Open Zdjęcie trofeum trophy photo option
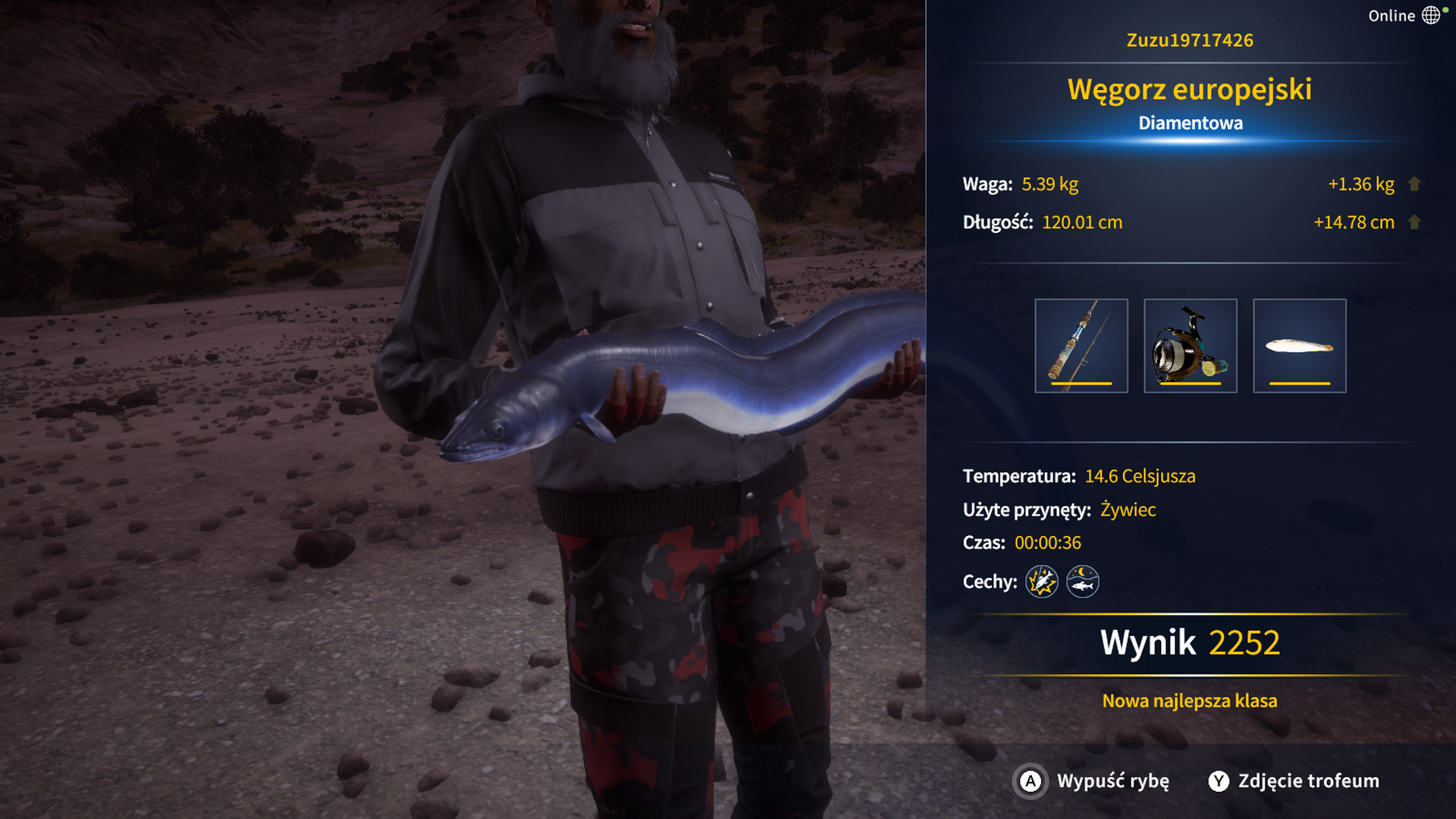 click(x=1294, y=781)
